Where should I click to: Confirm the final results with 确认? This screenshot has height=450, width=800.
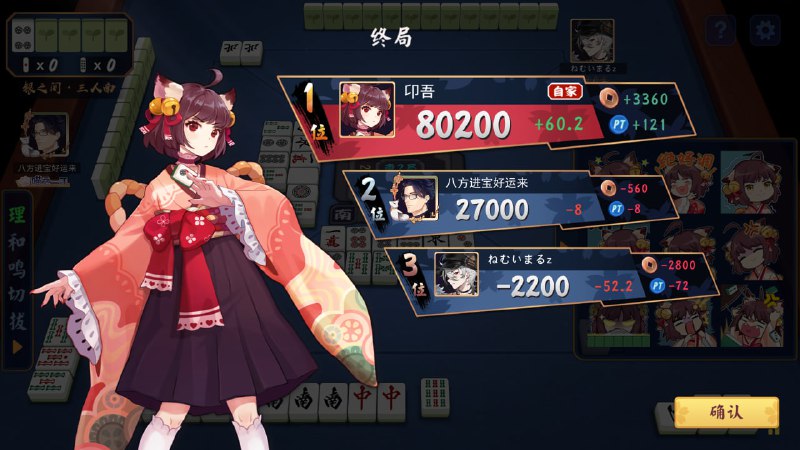(726, 412)
